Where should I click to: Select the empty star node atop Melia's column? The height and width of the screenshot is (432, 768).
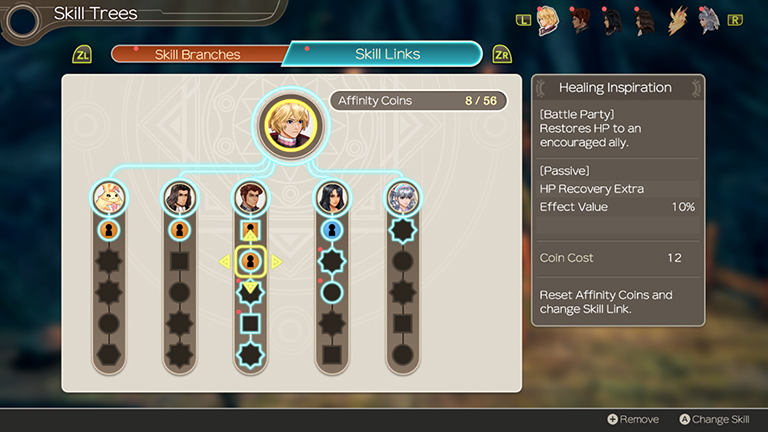pyautogui.click(x=402, y=230)
